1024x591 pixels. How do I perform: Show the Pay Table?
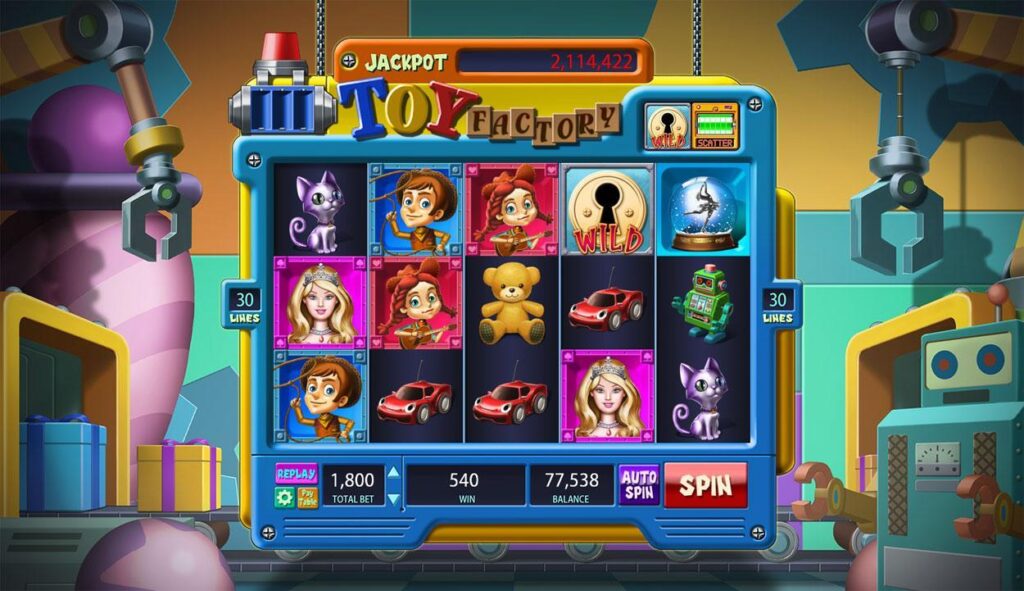pyautogui.click(x=308, y=497)
